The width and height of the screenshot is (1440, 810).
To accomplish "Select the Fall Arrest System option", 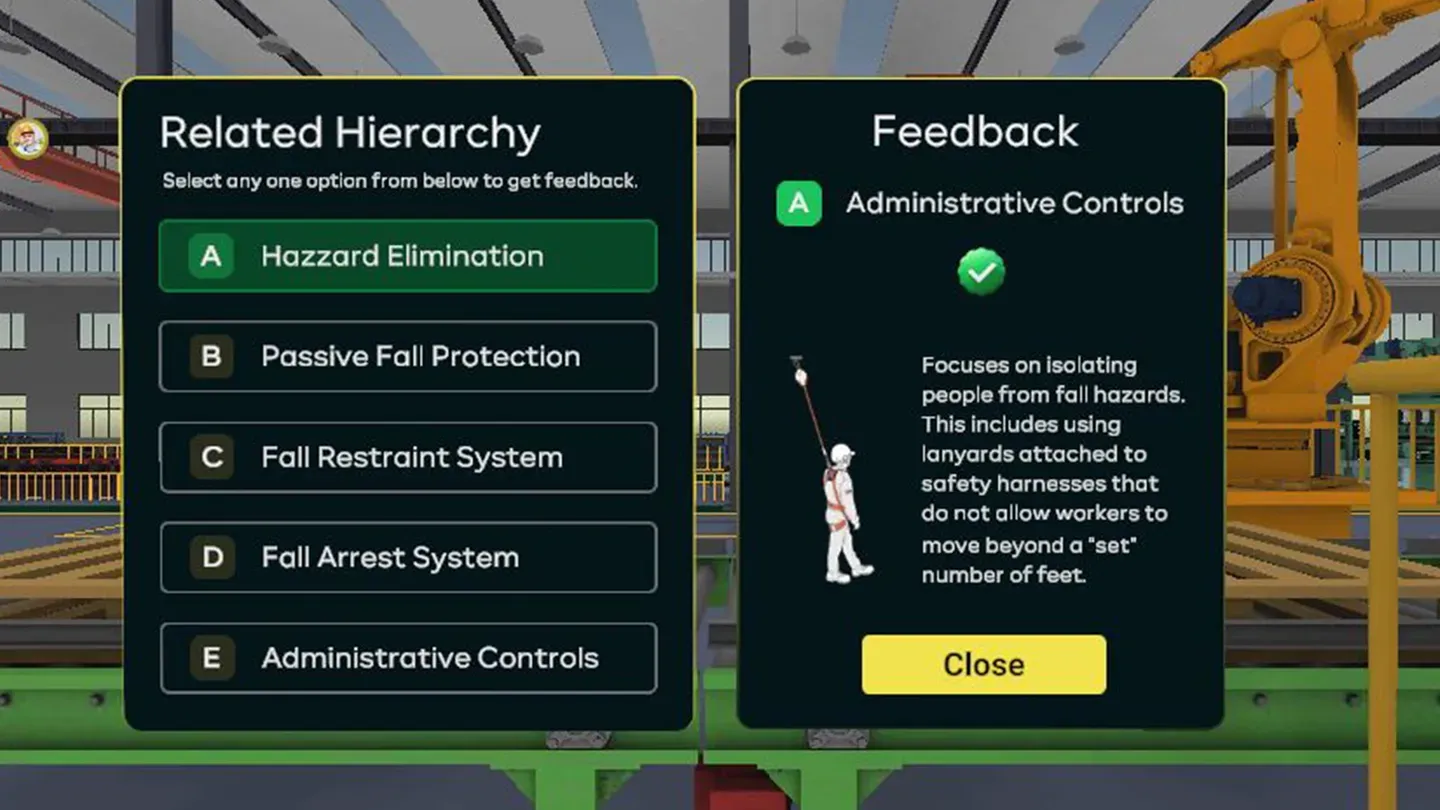I will coord(408,558).
